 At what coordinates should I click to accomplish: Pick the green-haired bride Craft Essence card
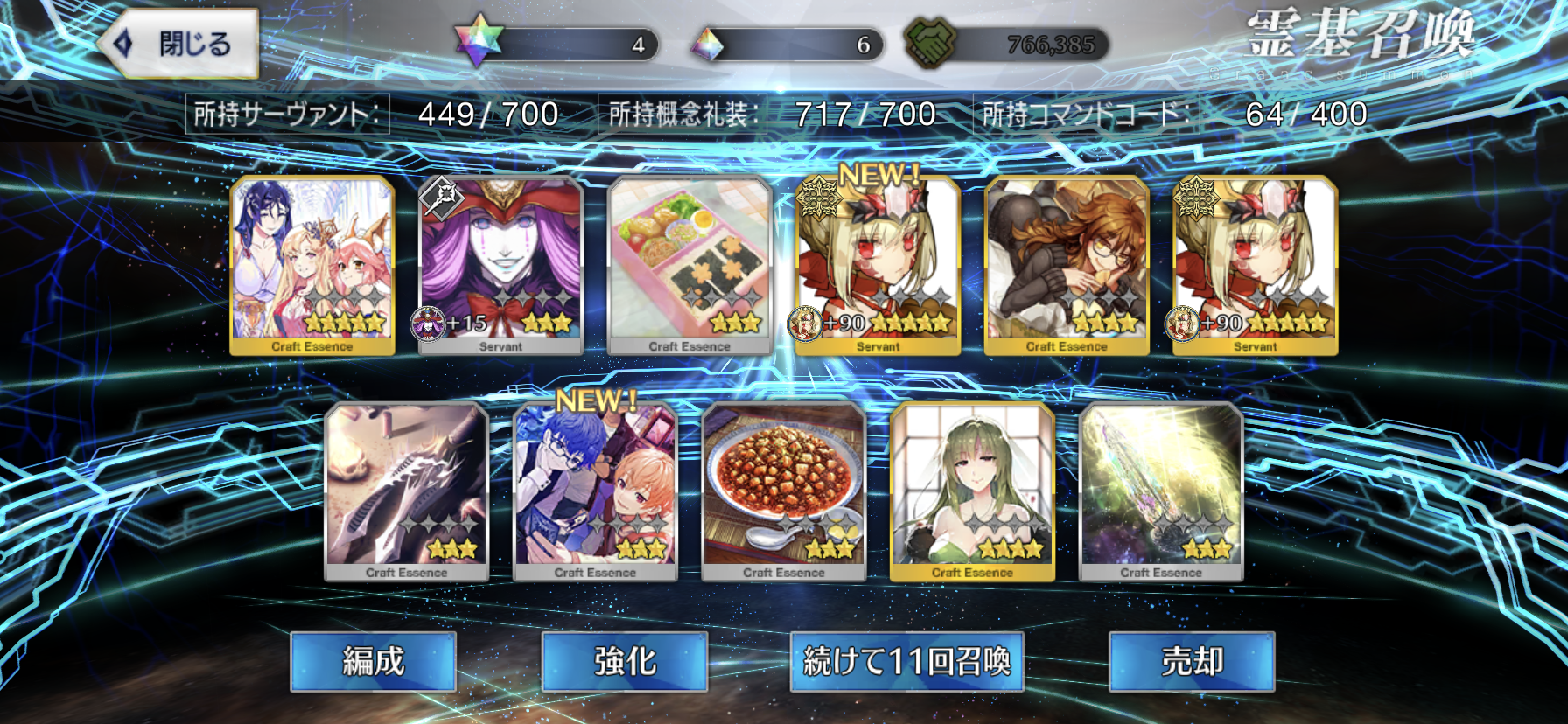[972, 491]
